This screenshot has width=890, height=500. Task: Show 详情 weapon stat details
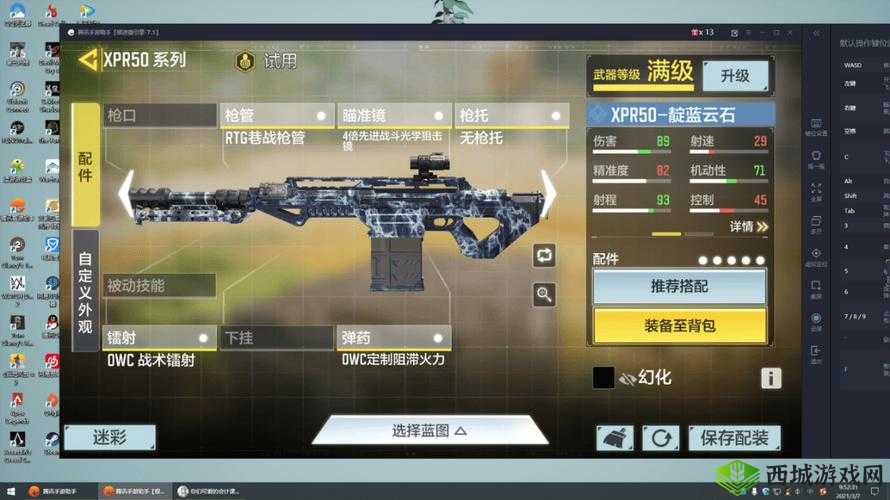click(x=748, y=227)
